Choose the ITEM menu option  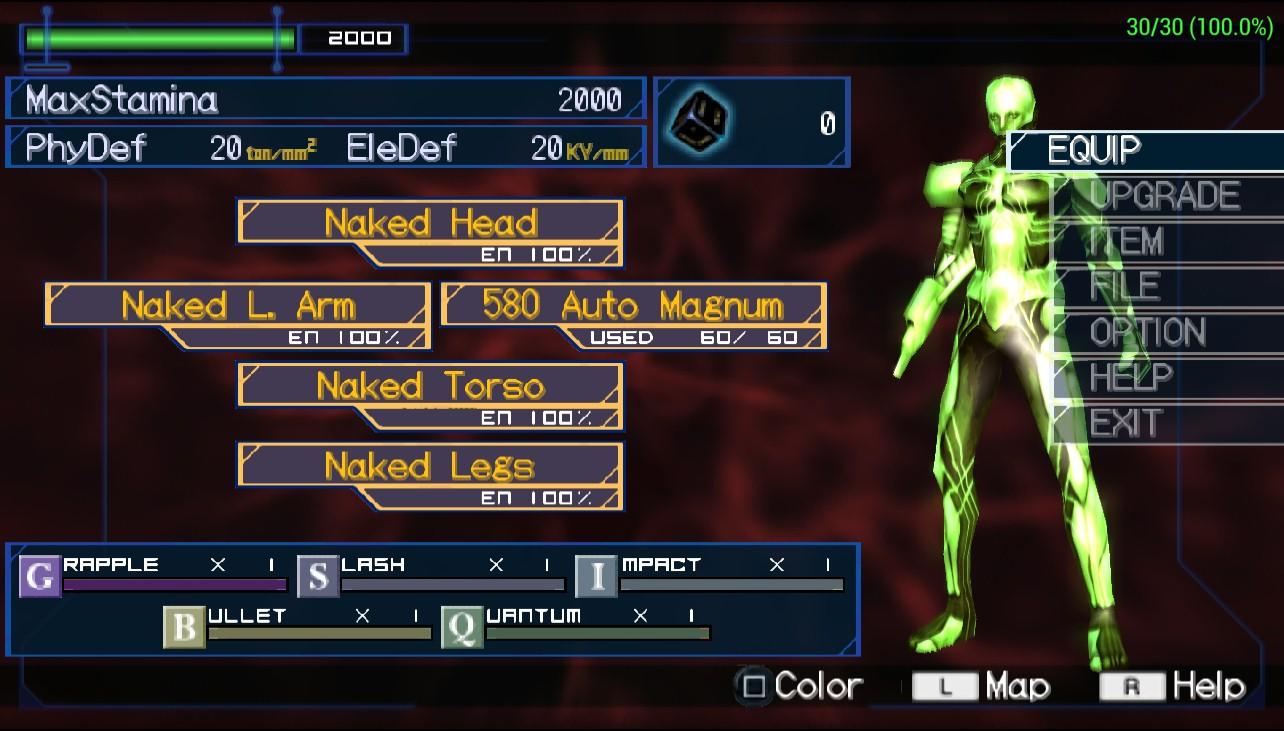pyautogui.click(x=1126, y=241)
